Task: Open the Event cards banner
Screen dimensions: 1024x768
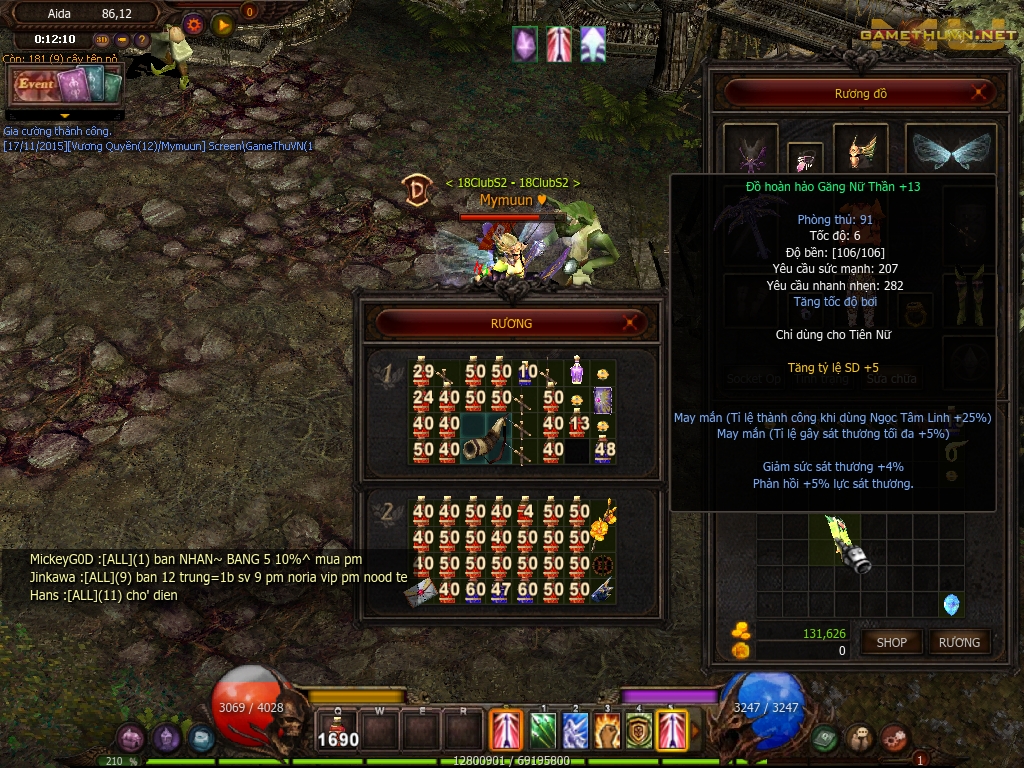Action: click(66, 87)
